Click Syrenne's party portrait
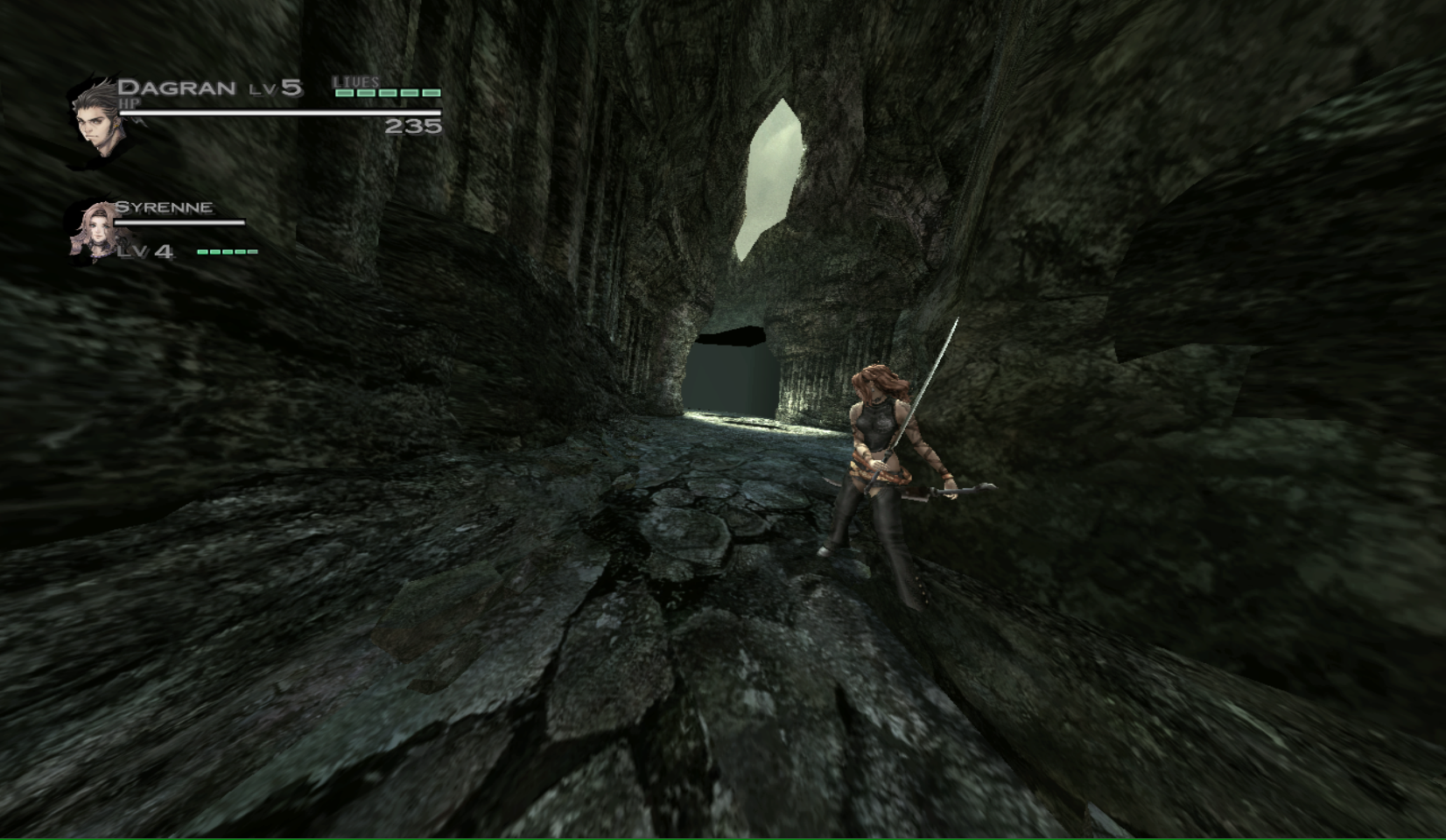The width and height of the screenshot is (1446, 840). (x=94, y=231)
